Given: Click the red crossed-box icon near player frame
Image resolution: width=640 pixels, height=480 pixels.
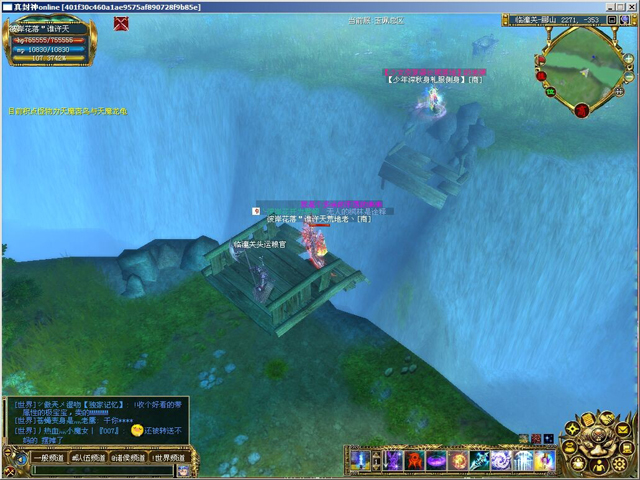Looking at the screenshot, I should [120, 24].
